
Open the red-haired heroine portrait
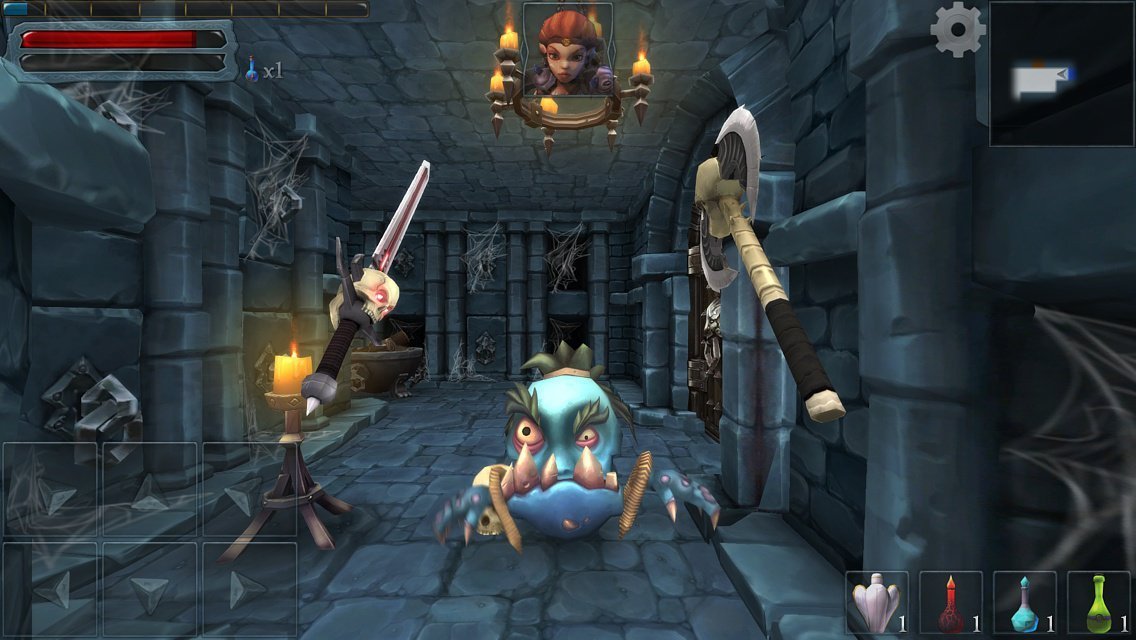567,50
